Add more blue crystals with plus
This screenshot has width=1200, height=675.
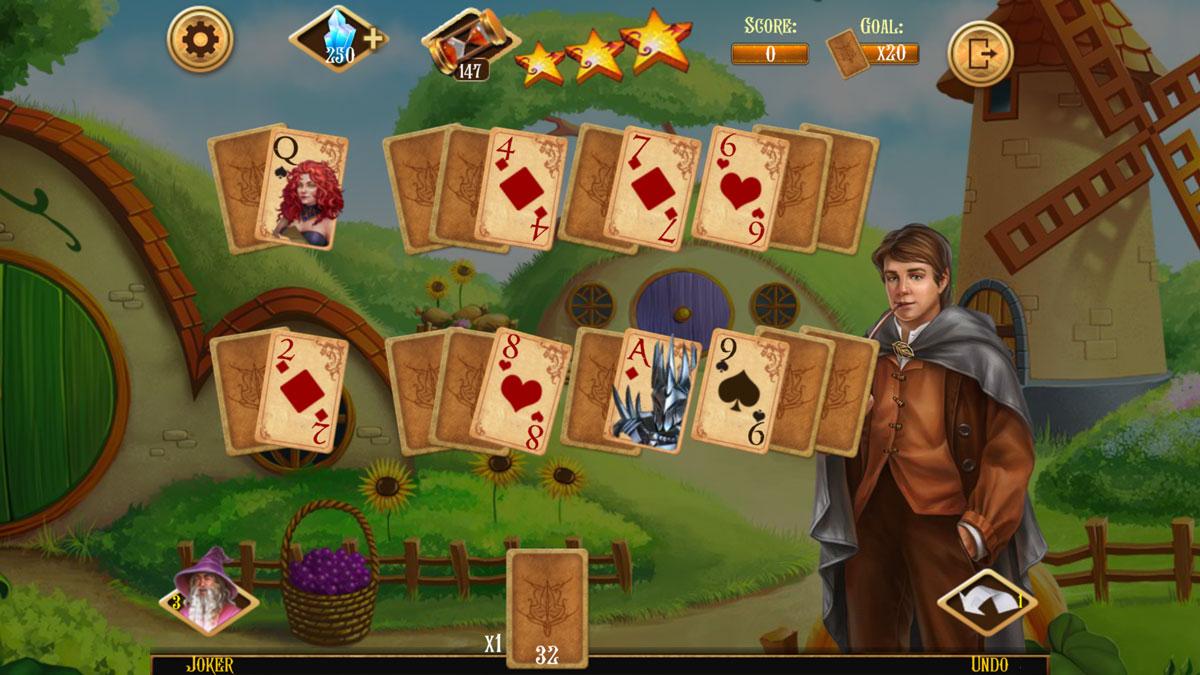(x=374, y=40)
